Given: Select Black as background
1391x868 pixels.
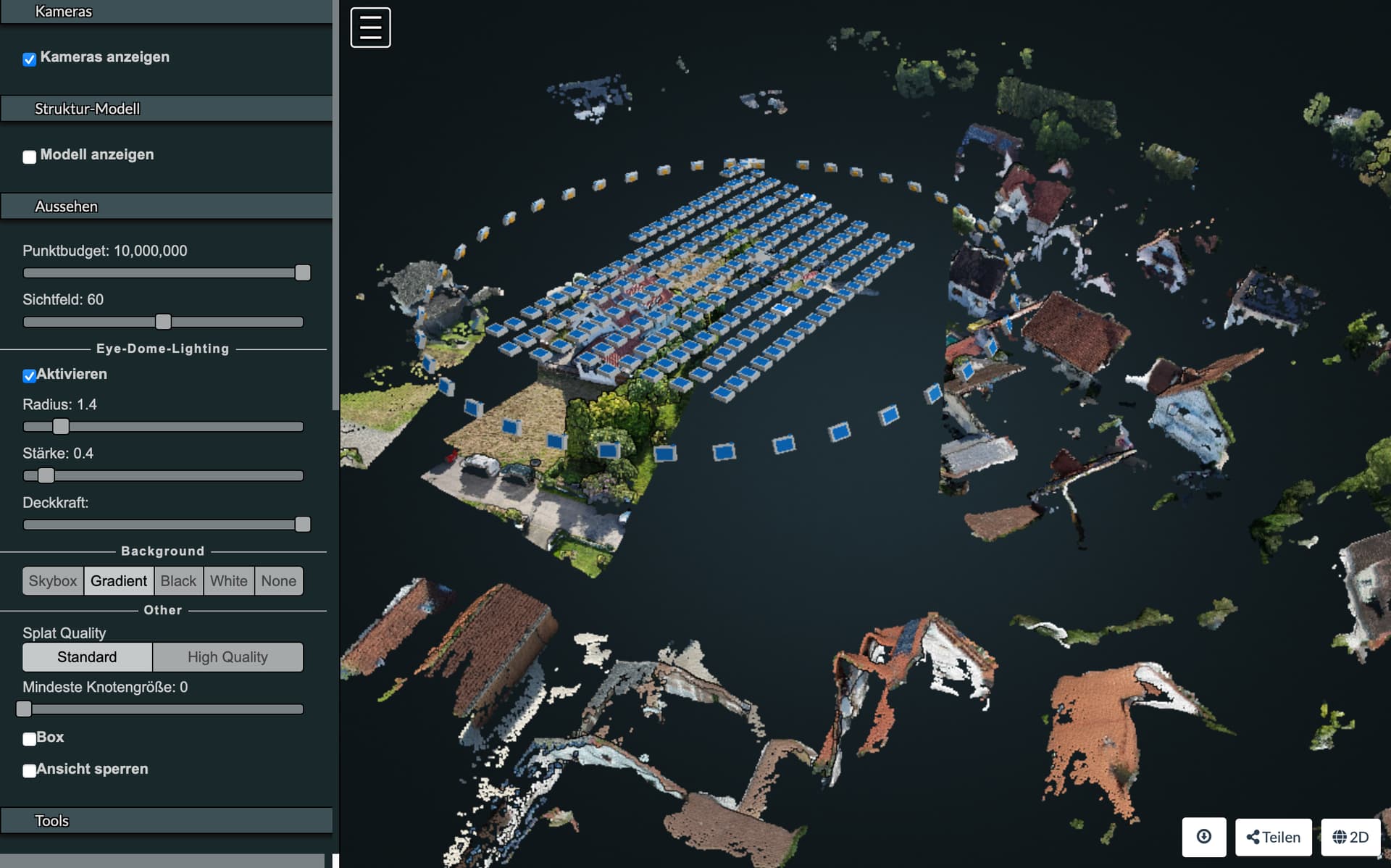Looking at the screenshot, I should (178, 580).
